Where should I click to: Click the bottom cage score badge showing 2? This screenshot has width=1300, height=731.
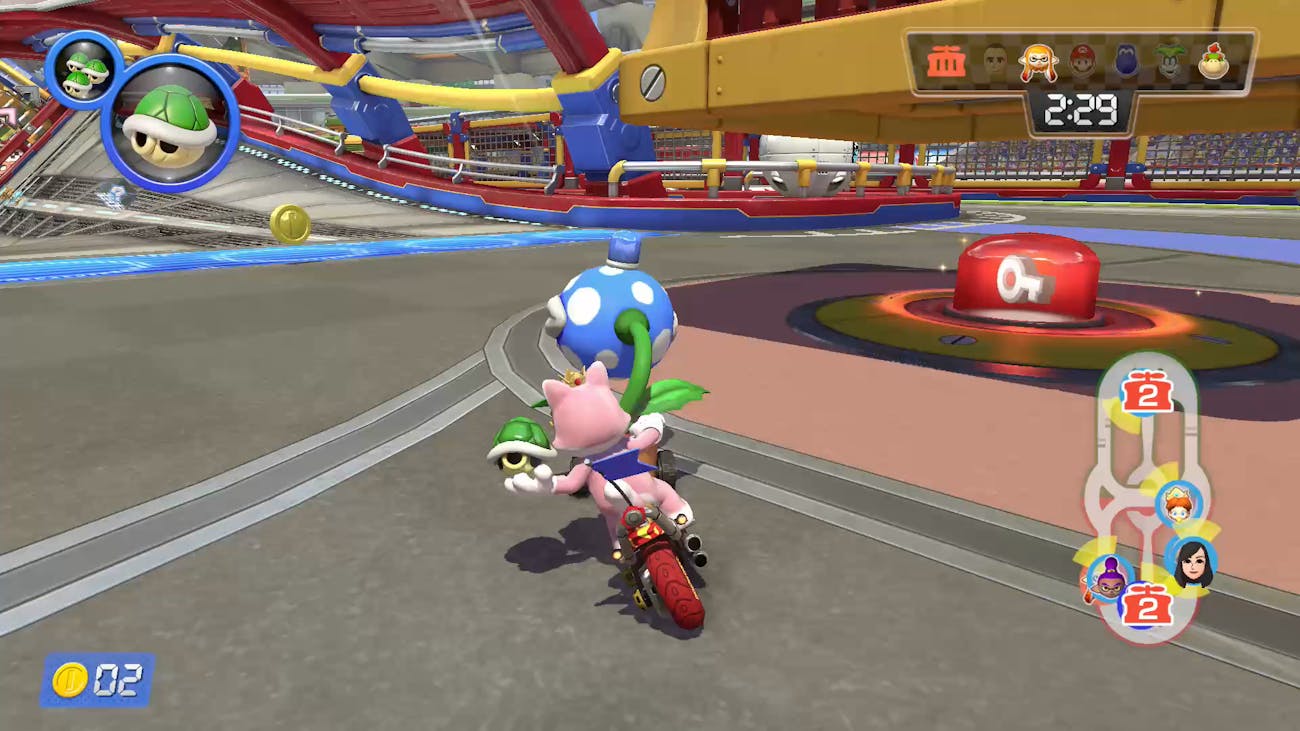[x=1146, y=606]
